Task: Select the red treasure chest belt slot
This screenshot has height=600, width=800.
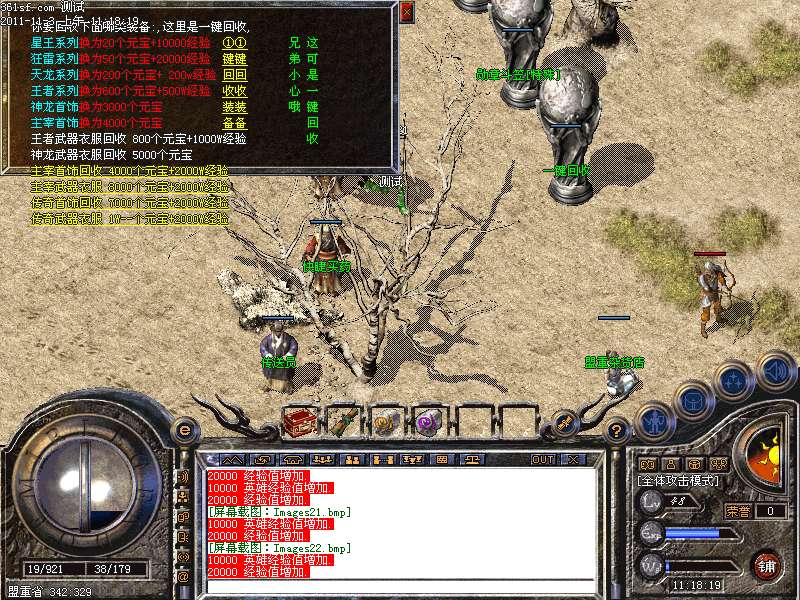Action: point(299,423)
